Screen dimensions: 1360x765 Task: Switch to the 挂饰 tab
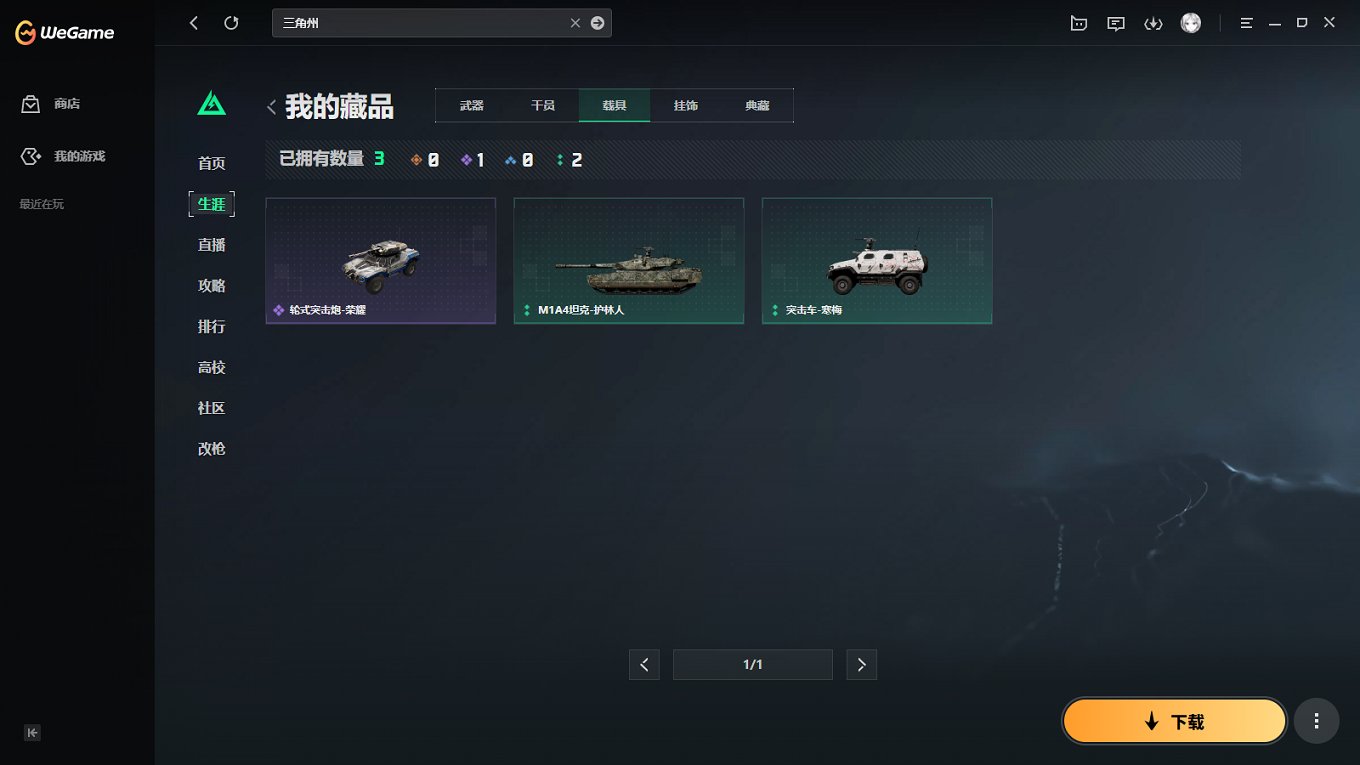(x=685, y=104)
